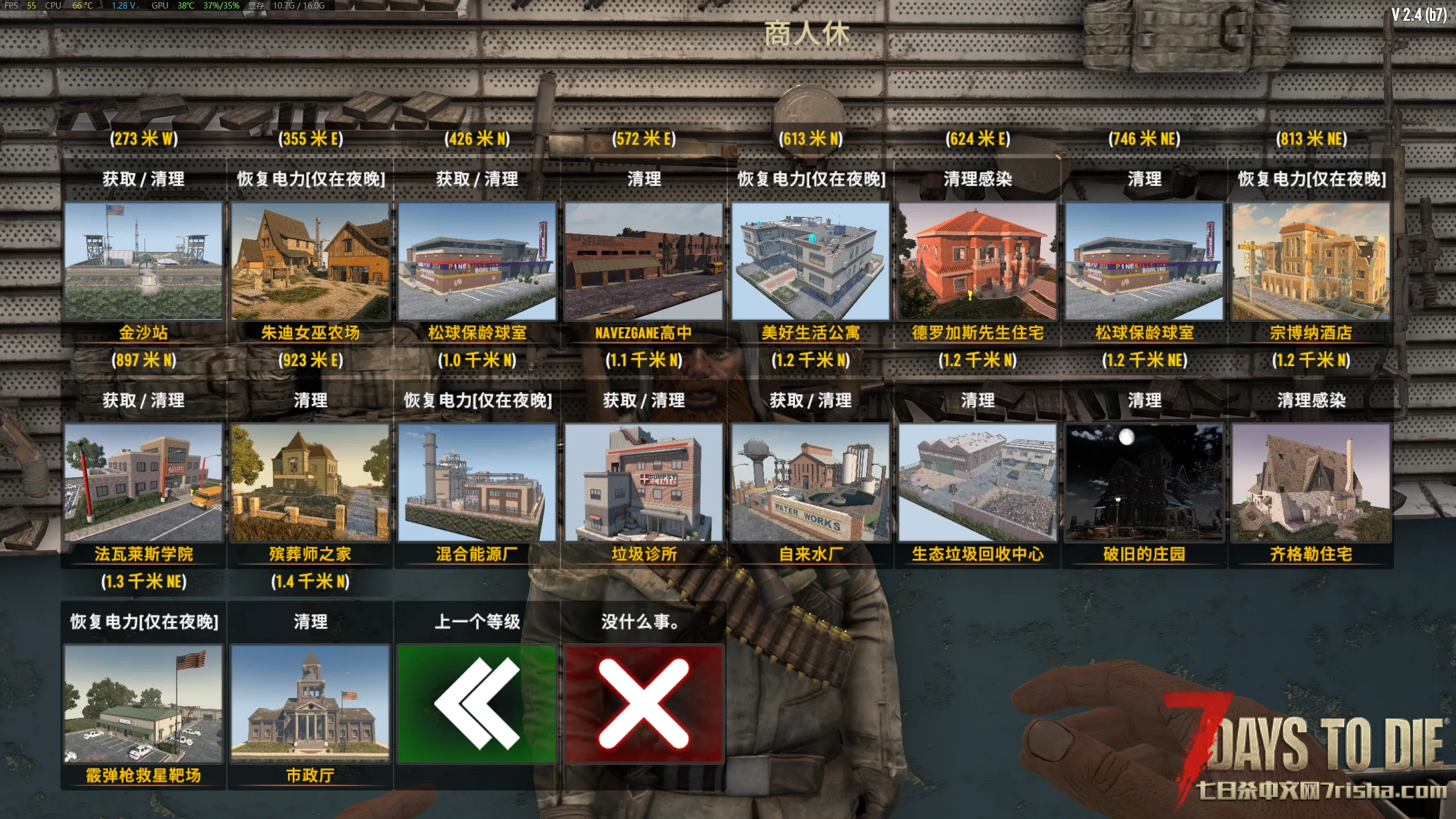
Task: Select the 市政厅 clear quest
Action: (310, 704)
